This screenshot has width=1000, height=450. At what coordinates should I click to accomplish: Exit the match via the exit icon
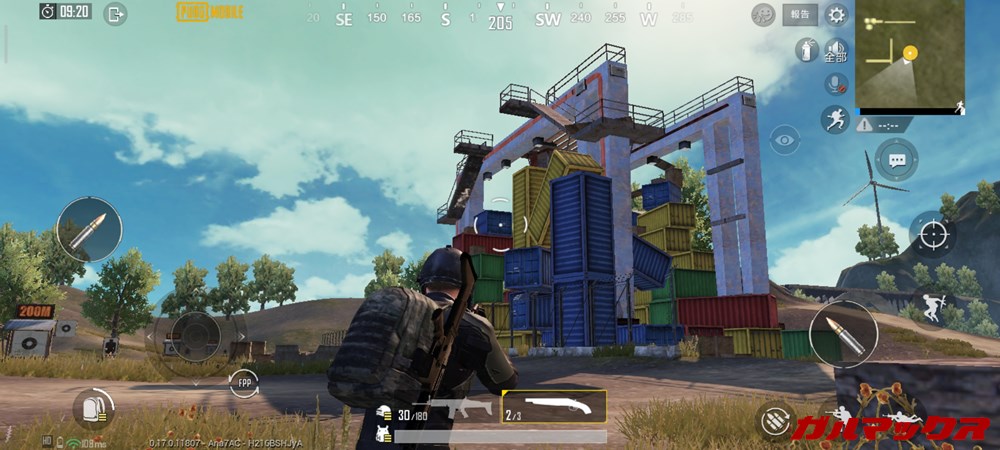coord(116,14)
